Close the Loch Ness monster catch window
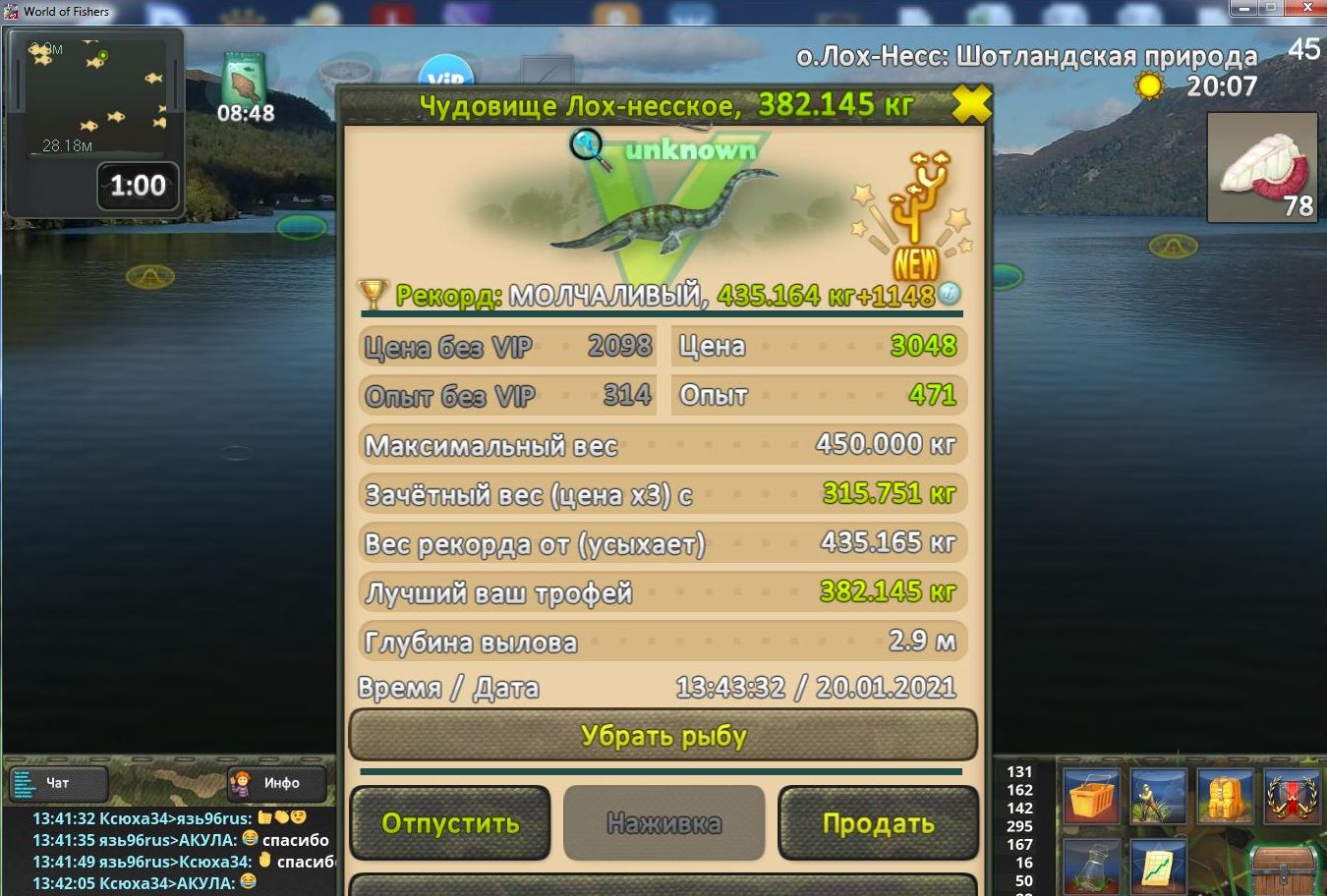 point(970,104)
